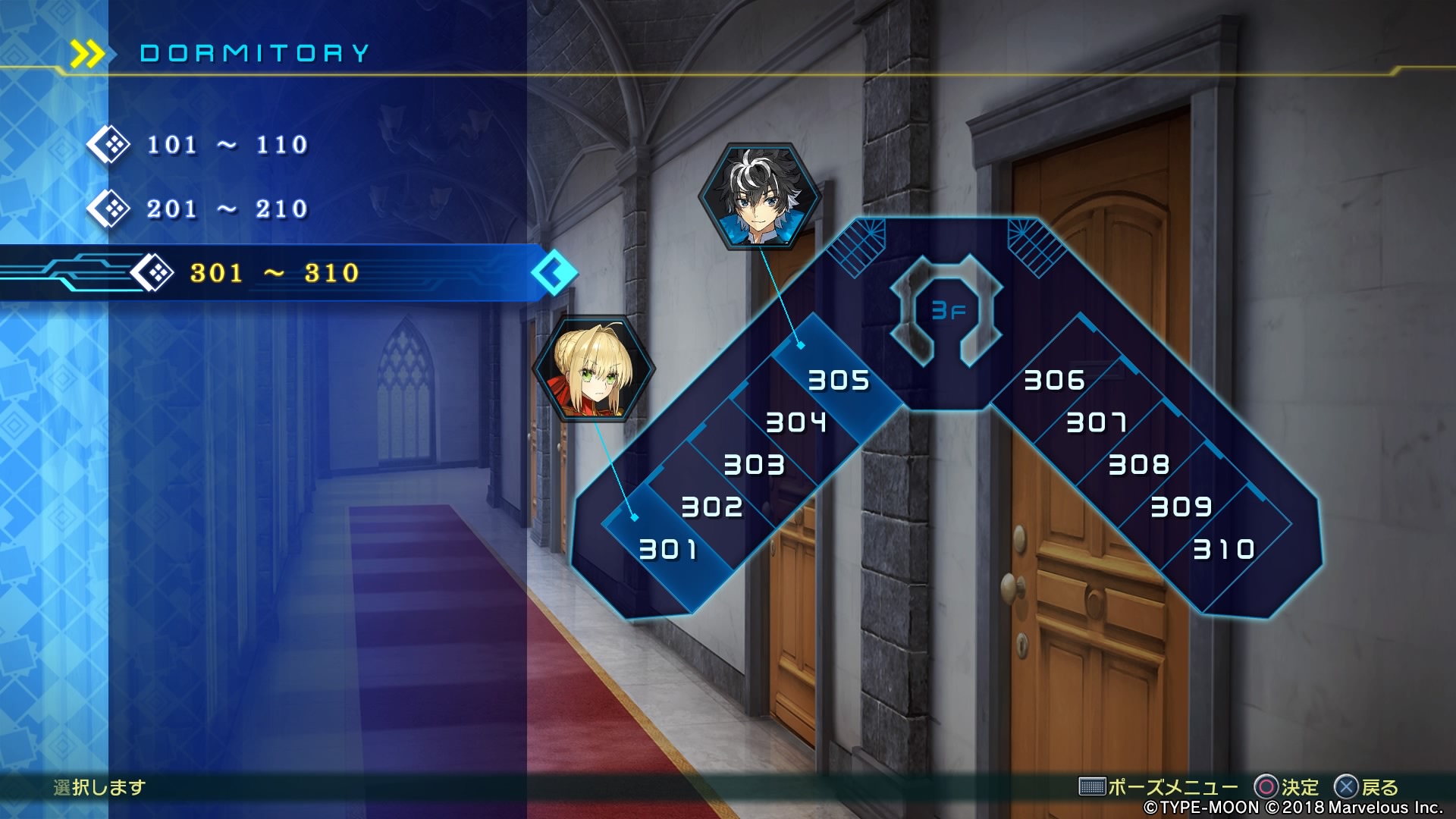
Task: Select room 309 on the floor map
Action: click(x=1181, y=507)
